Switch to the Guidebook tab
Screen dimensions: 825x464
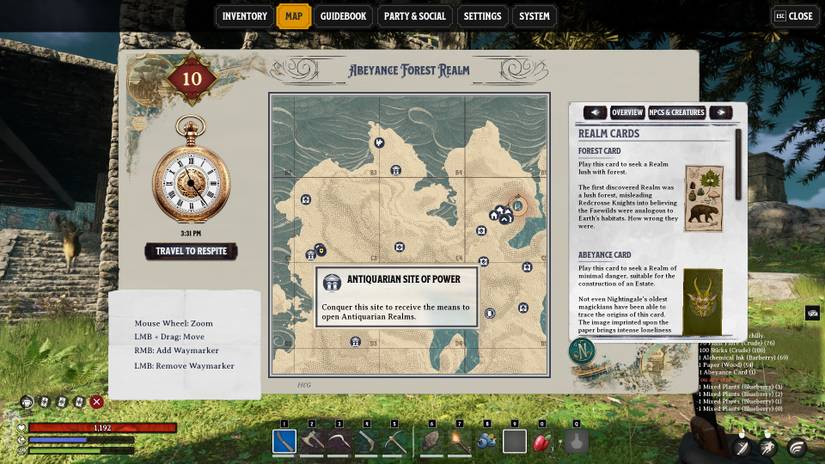point(343,16)
